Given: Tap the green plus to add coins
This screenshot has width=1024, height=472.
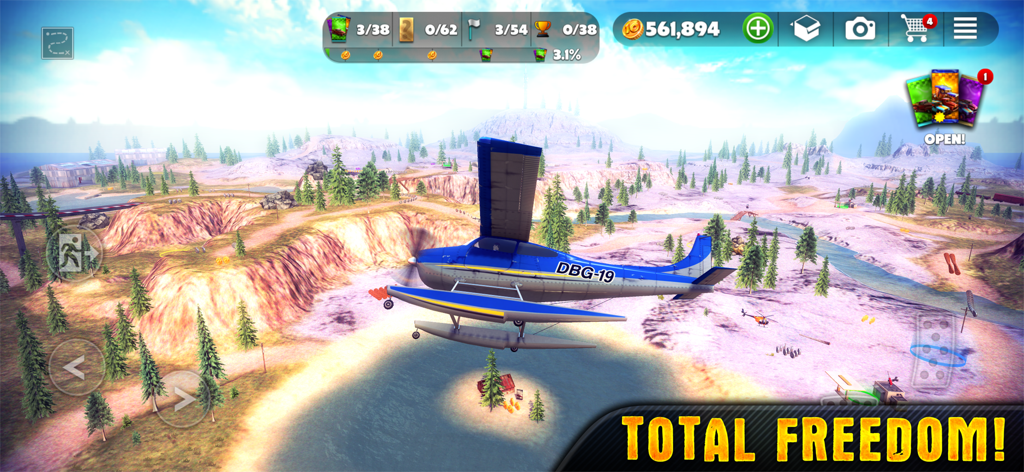Looking at the screenshot, I should [758, 29].
